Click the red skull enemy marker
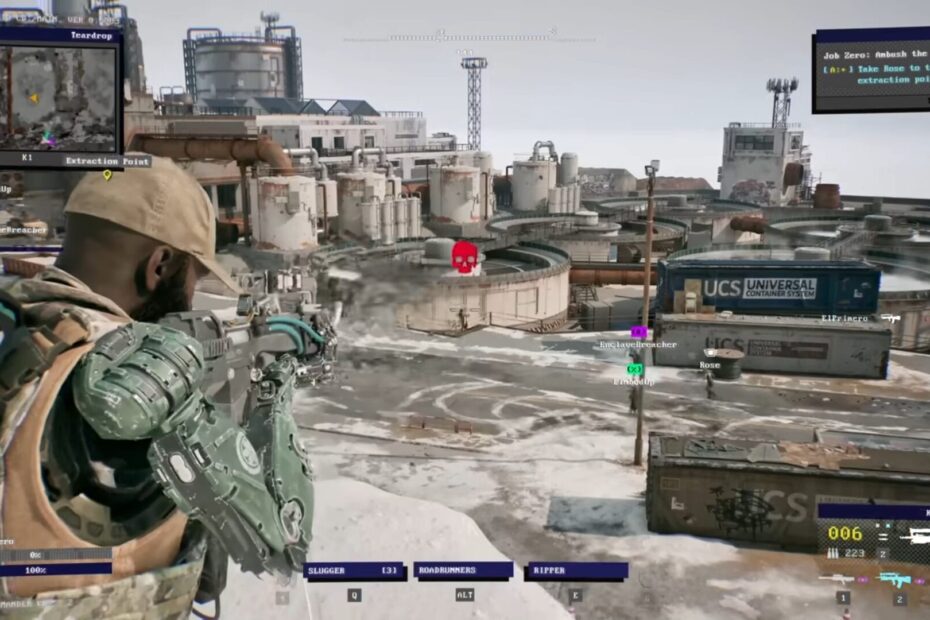 click(x=463, y=257)
